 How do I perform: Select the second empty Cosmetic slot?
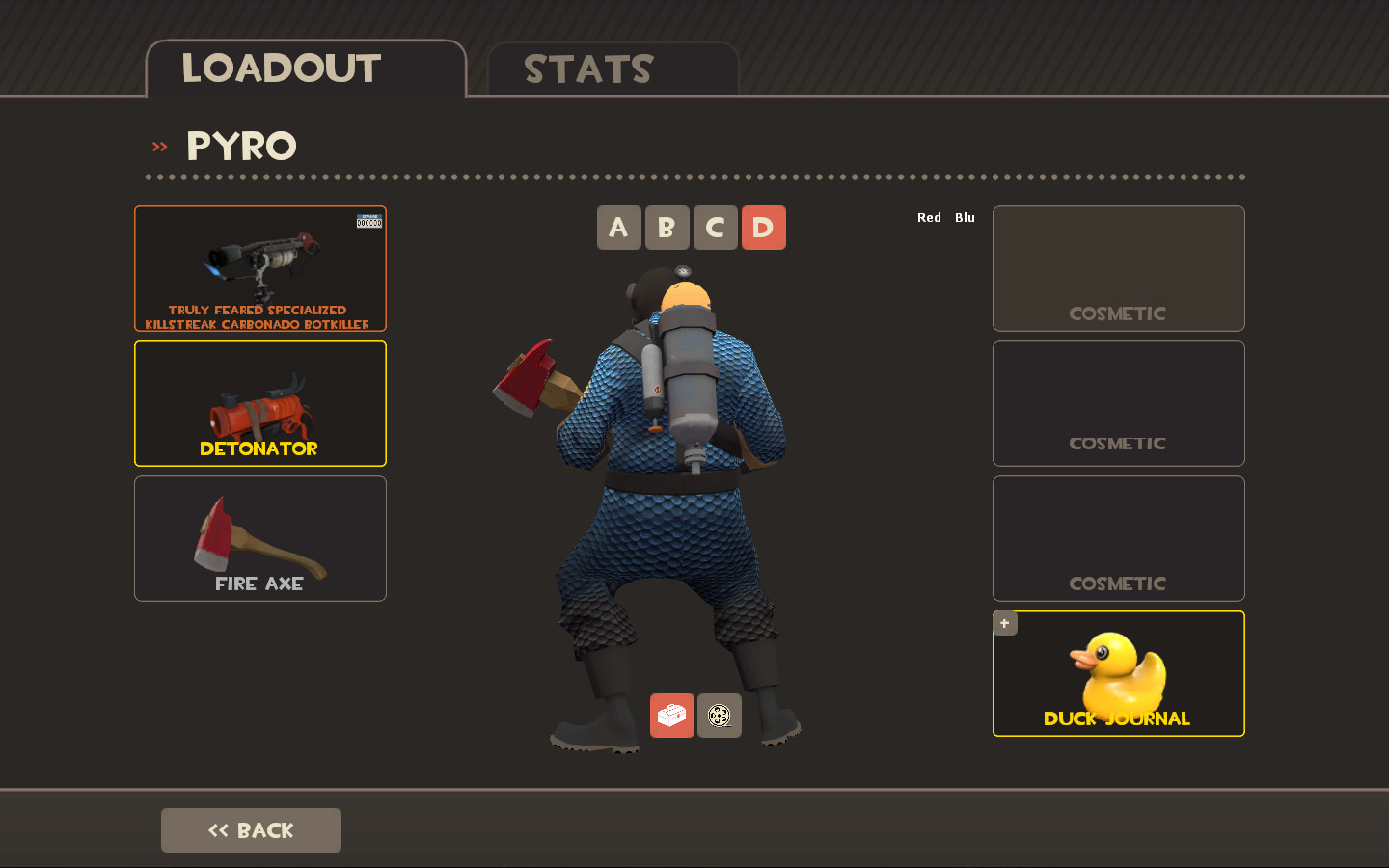1118,403
